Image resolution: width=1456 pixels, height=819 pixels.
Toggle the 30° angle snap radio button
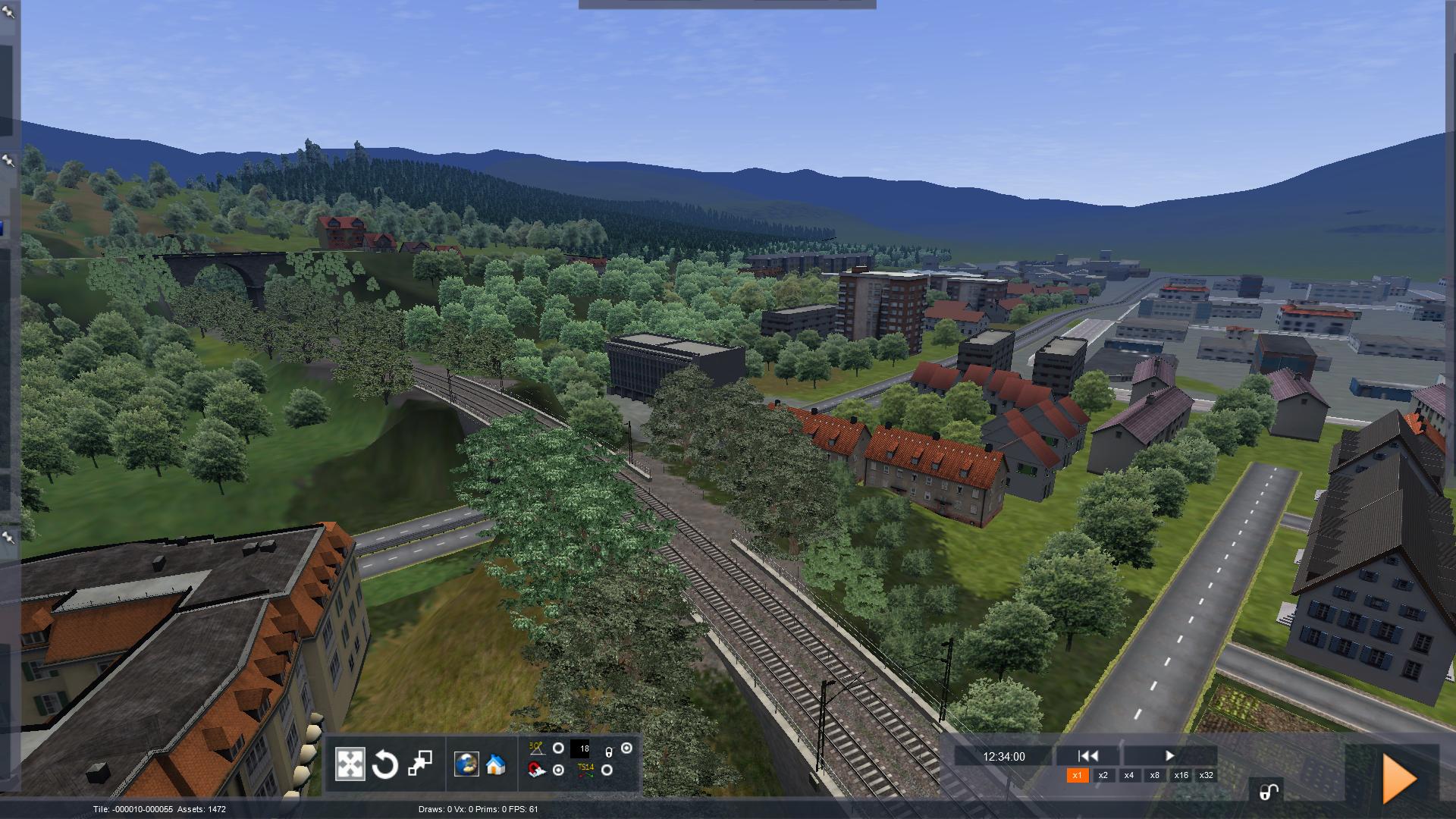[558, 748]
